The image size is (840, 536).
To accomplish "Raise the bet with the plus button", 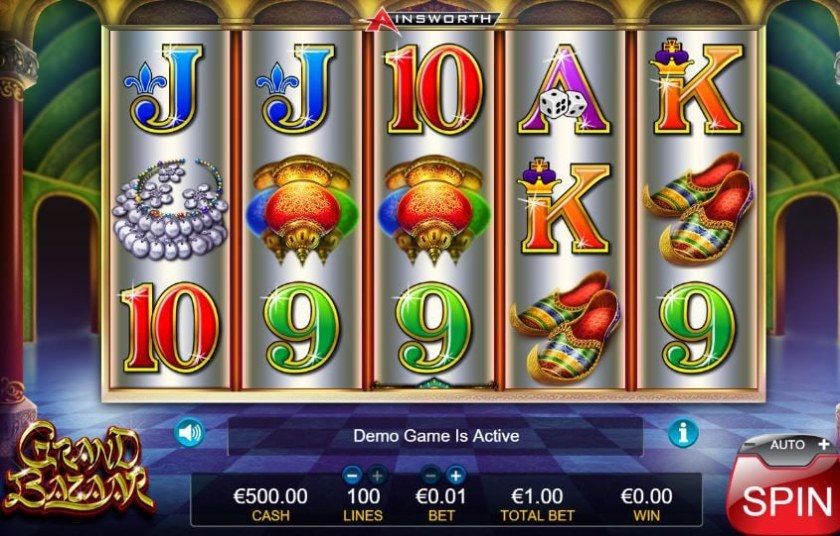I will coord(456,476).
